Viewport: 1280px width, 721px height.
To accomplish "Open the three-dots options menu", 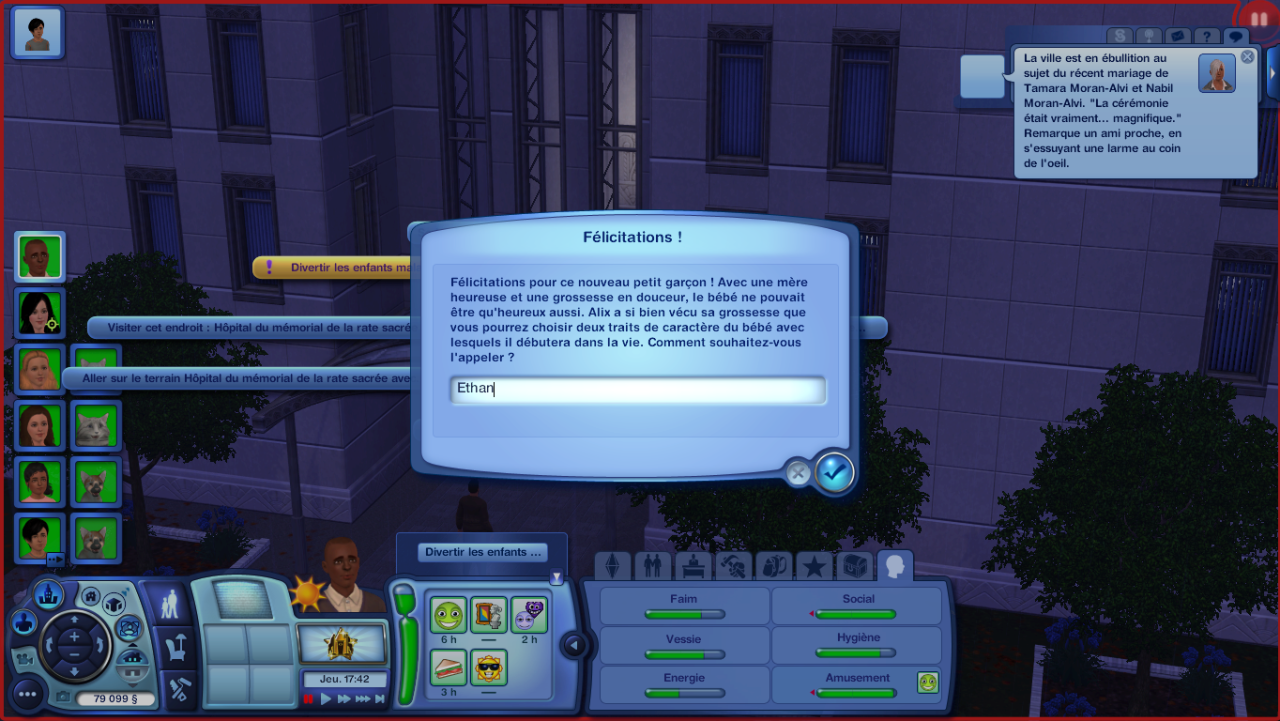I will click(x=26, y=693).
